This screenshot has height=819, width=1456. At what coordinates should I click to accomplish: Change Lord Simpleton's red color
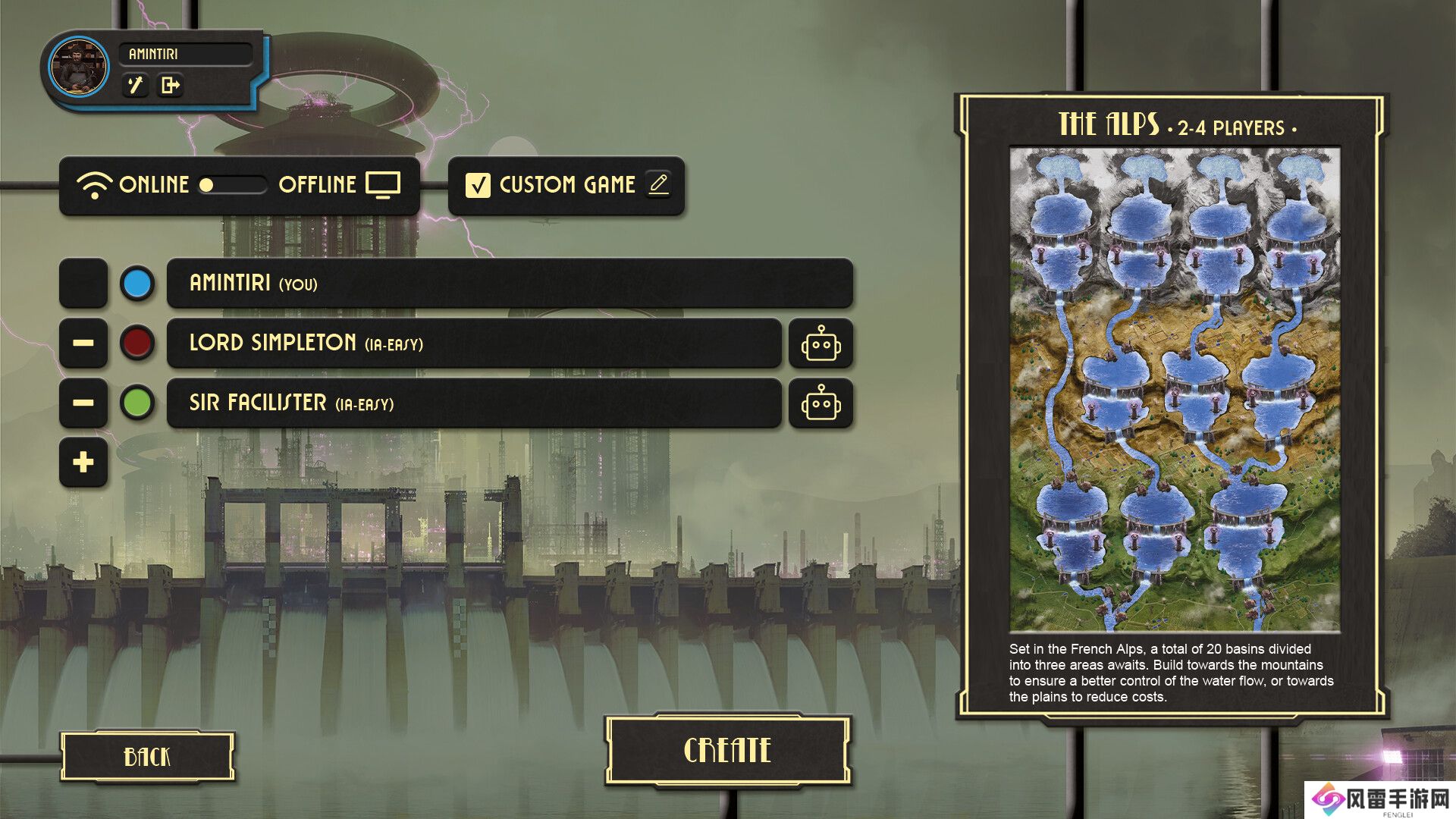coord(137,343)
